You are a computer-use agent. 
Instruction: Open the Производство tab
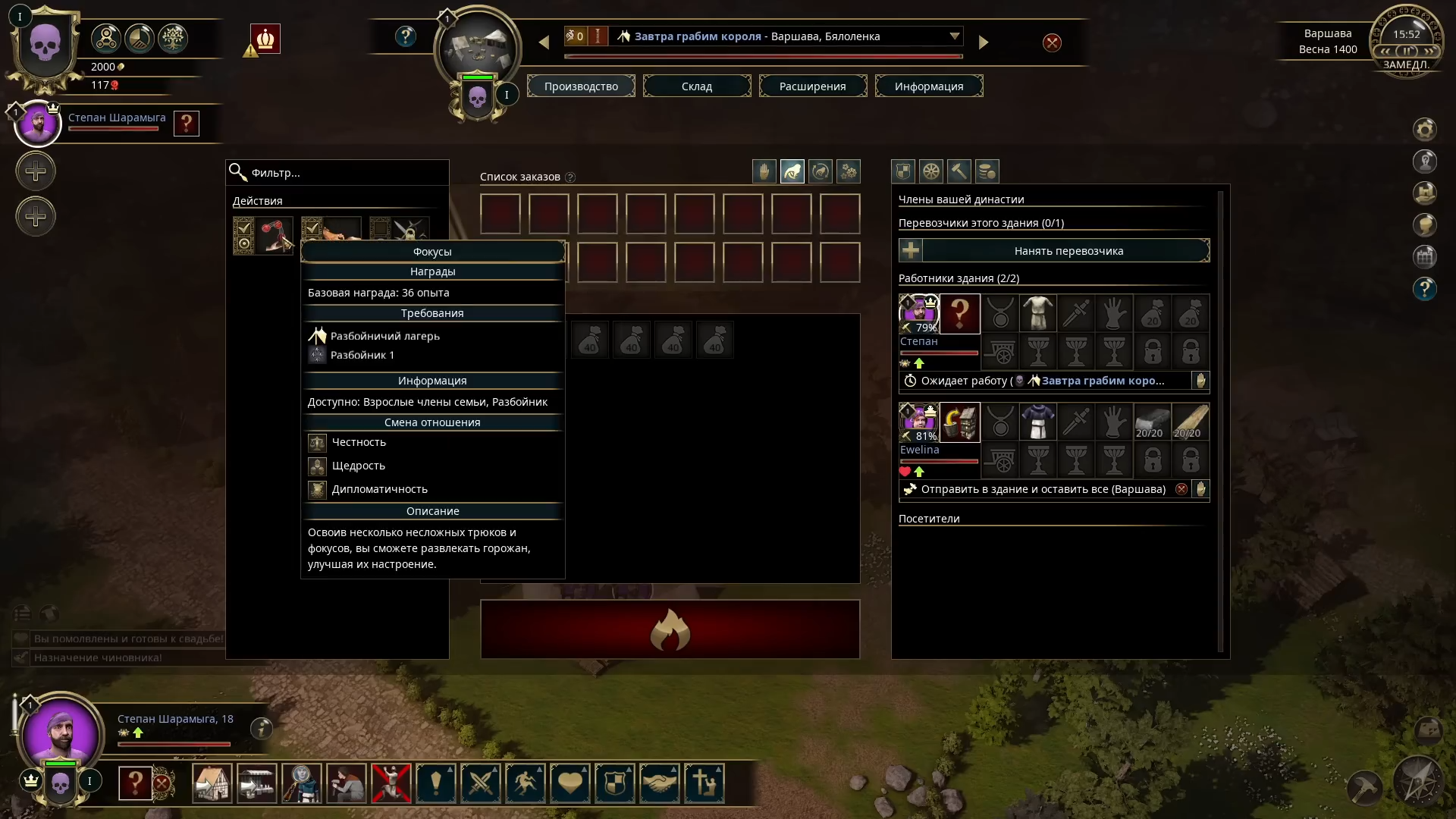tap(581, 86)
